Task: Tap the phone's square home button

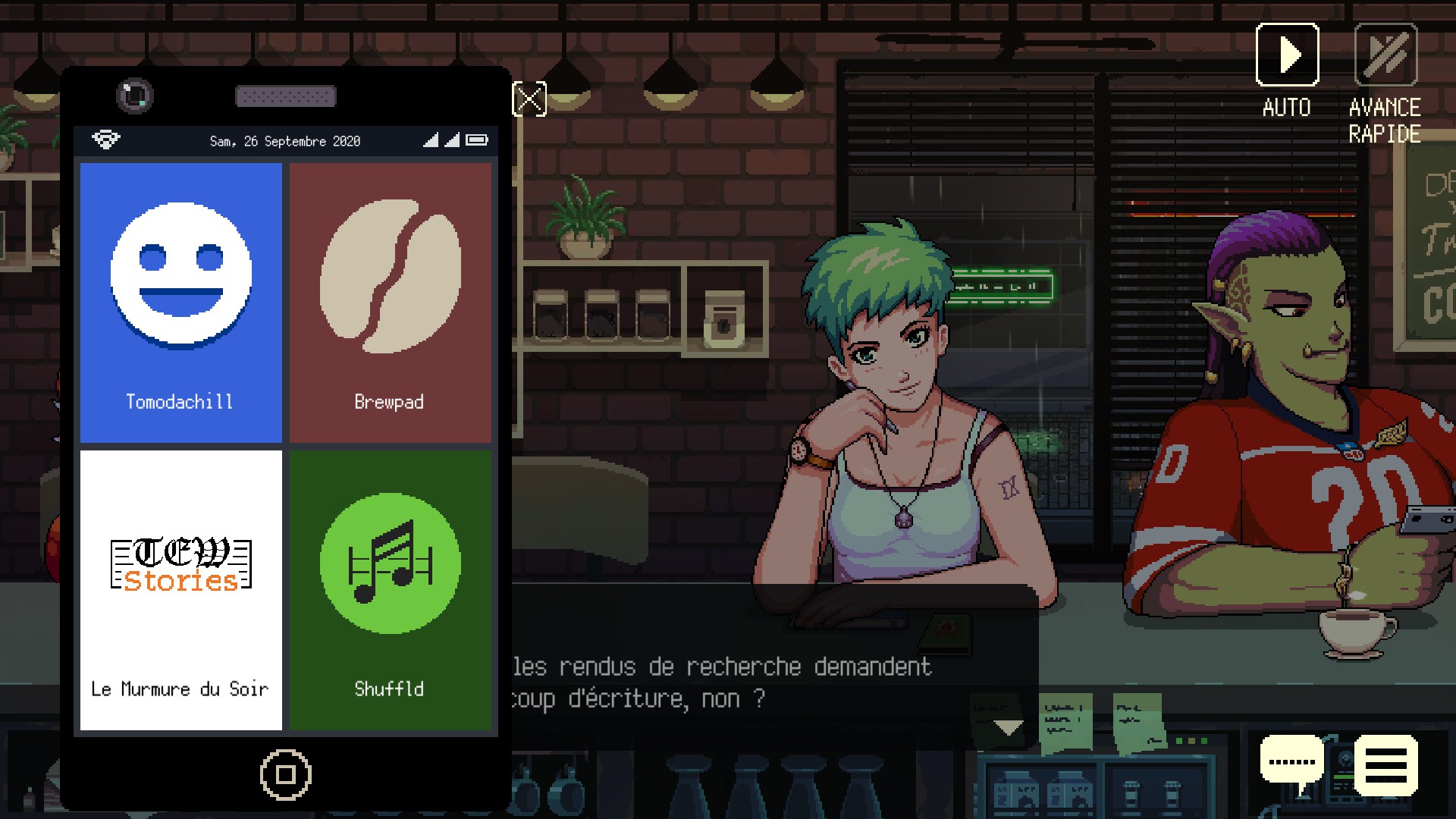Action: coord(285,774)
